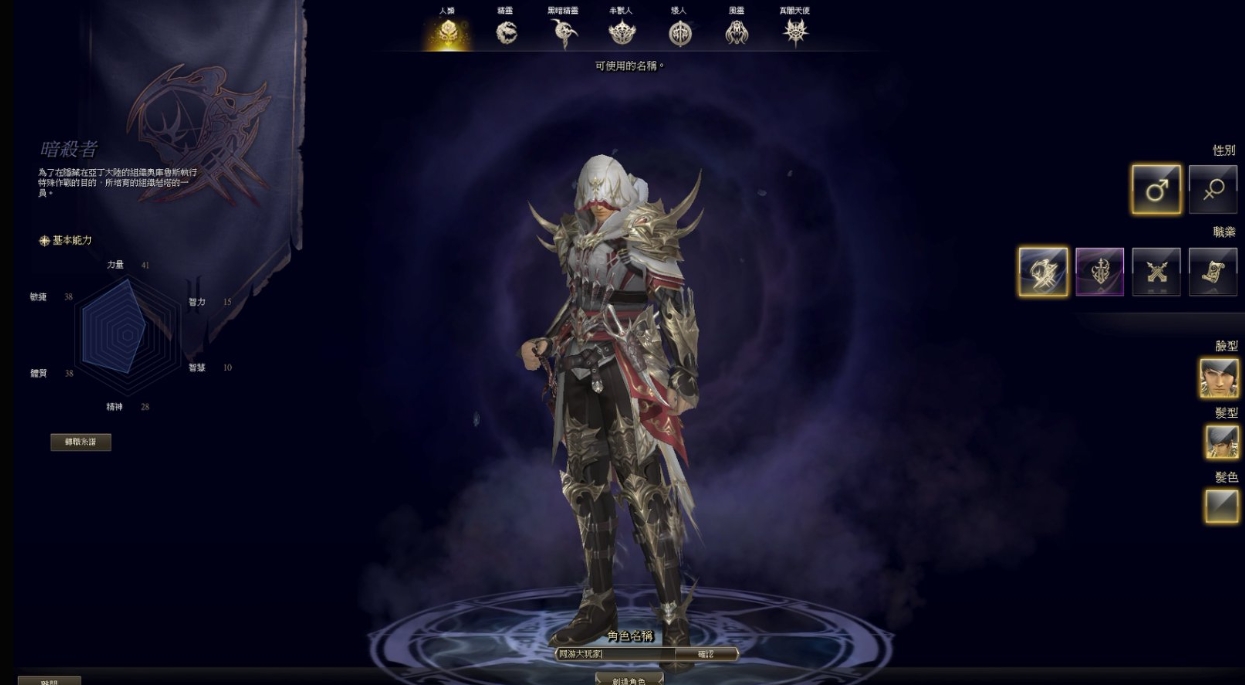Screen dimensions: 1245x685
Task: Choose the 精靈 (Elf) race
Action: (x=507, y=33)
